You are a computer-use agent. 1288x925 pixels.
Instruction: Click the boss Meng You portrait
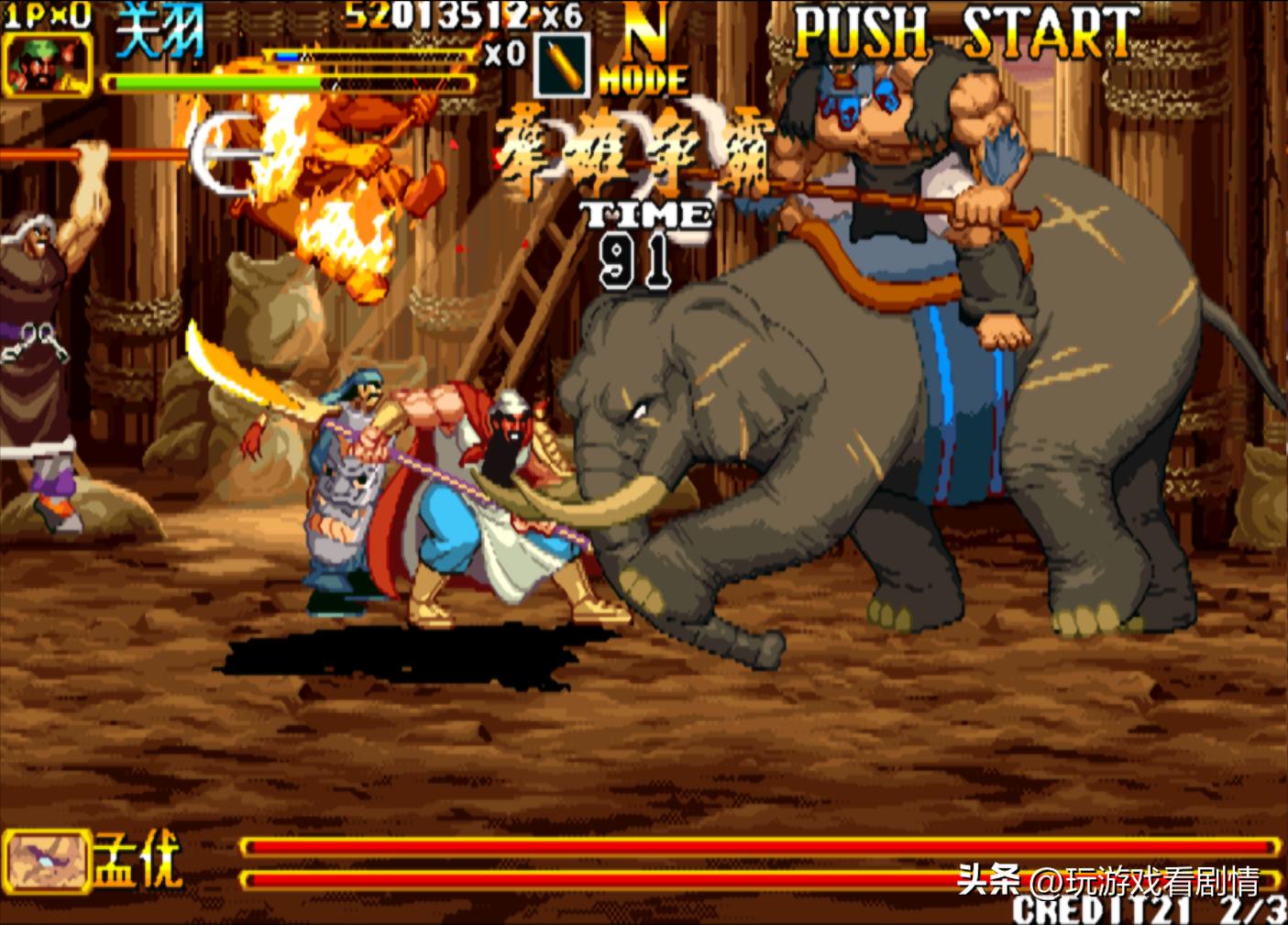tap(46, 861)
